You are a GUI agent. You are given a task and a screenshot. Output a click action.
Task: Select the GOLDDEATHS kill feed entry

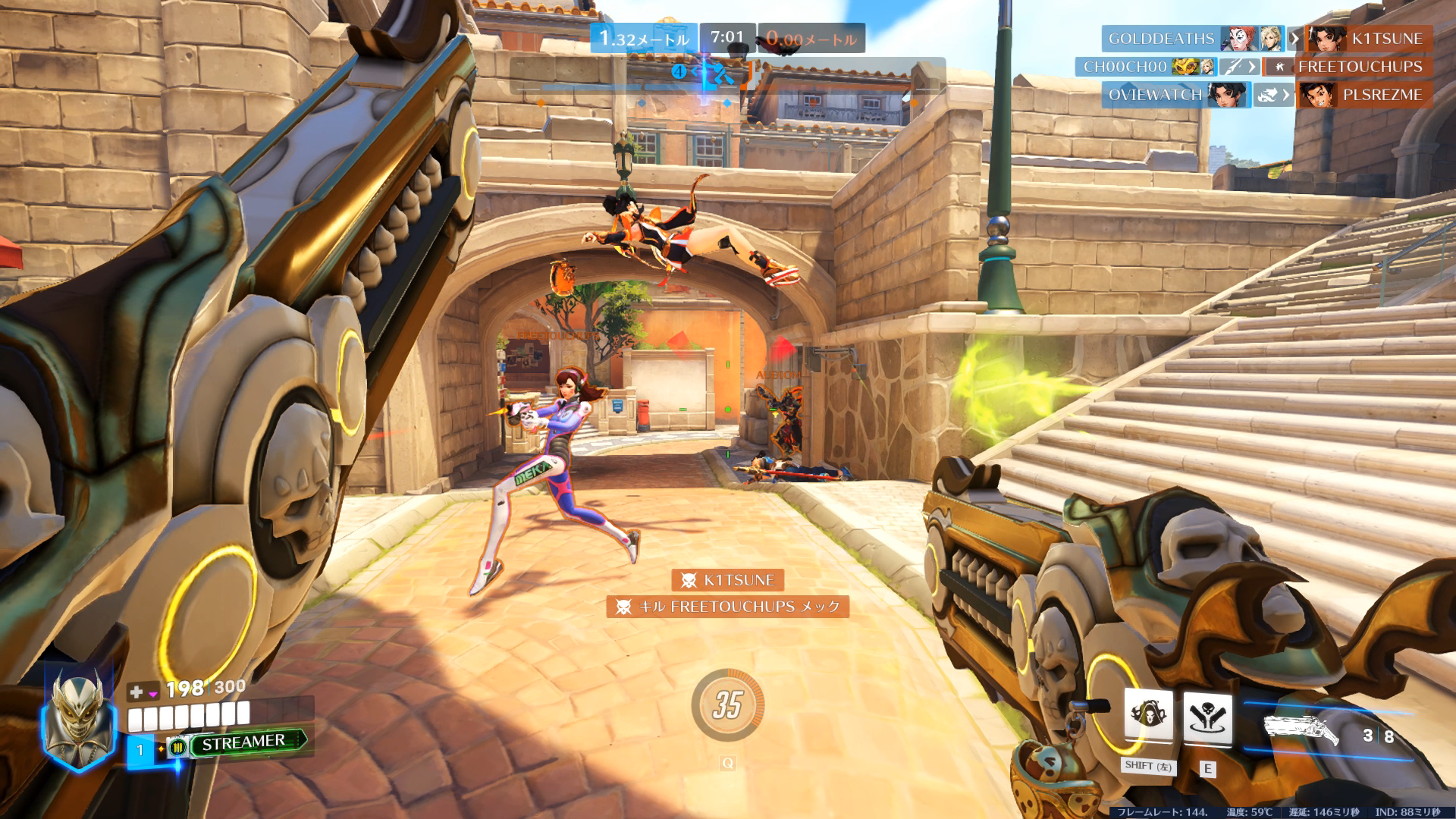[1160, 39]
